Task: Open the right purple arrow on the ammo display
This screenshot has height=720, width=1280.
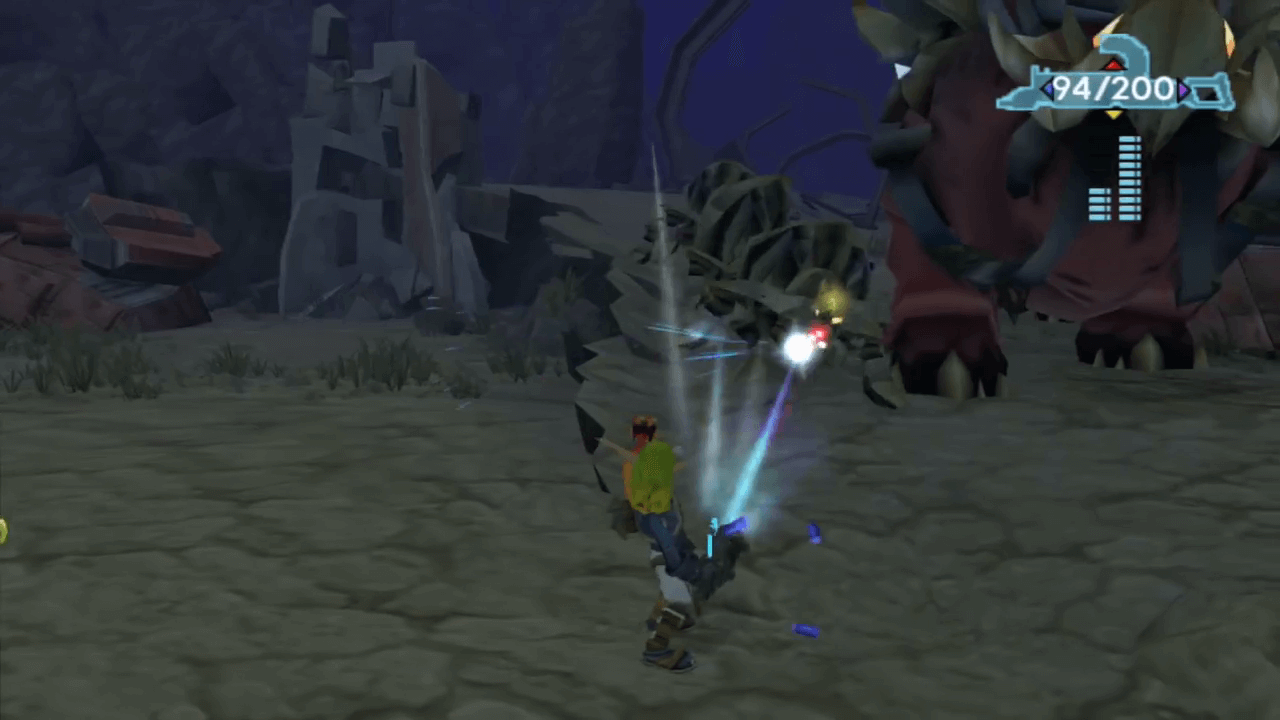Action: pos(1184,90)
